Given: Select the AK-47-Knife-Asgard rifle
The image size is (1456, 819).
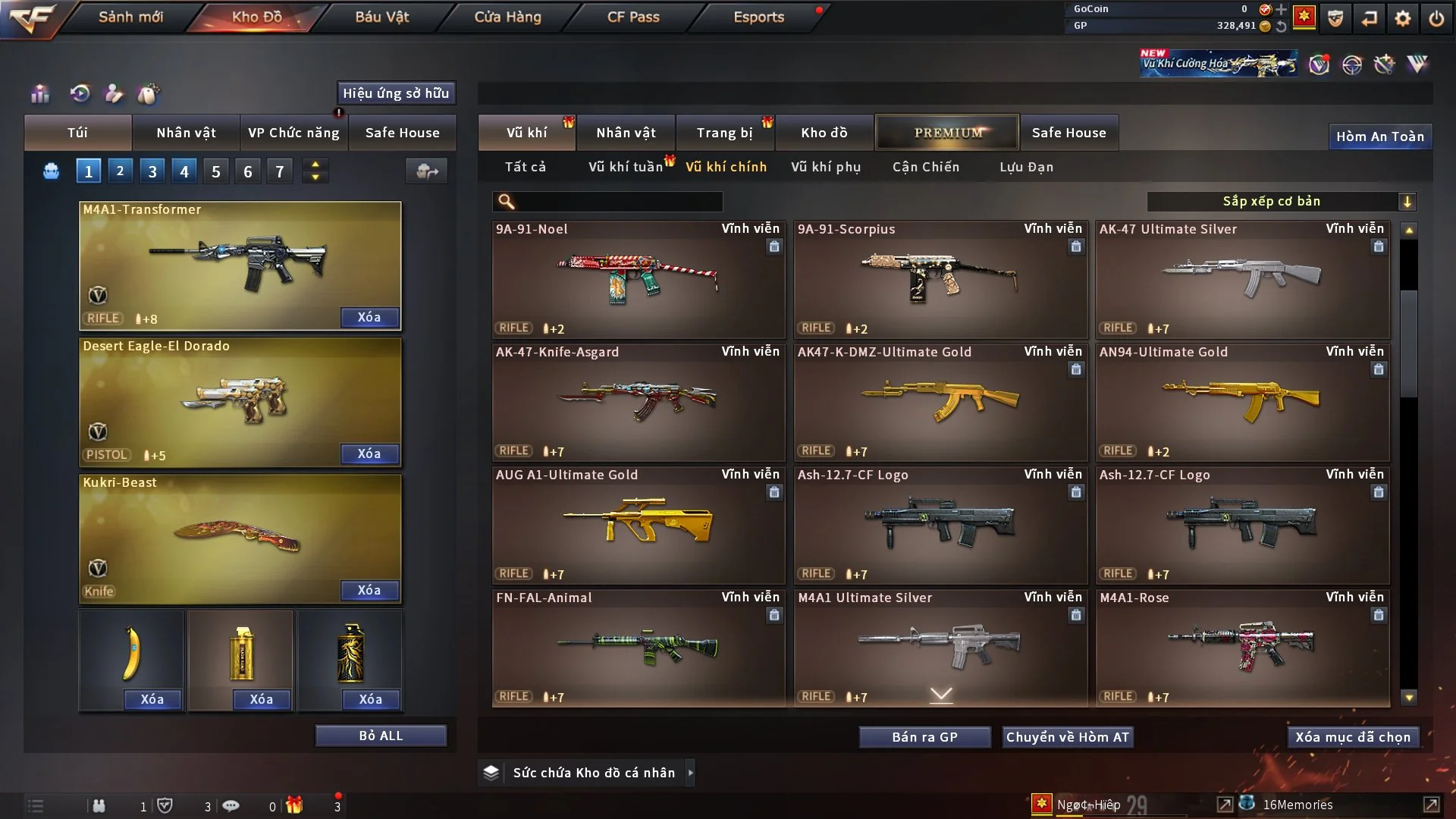Looking at the screenshot, I should click(638, 403).
